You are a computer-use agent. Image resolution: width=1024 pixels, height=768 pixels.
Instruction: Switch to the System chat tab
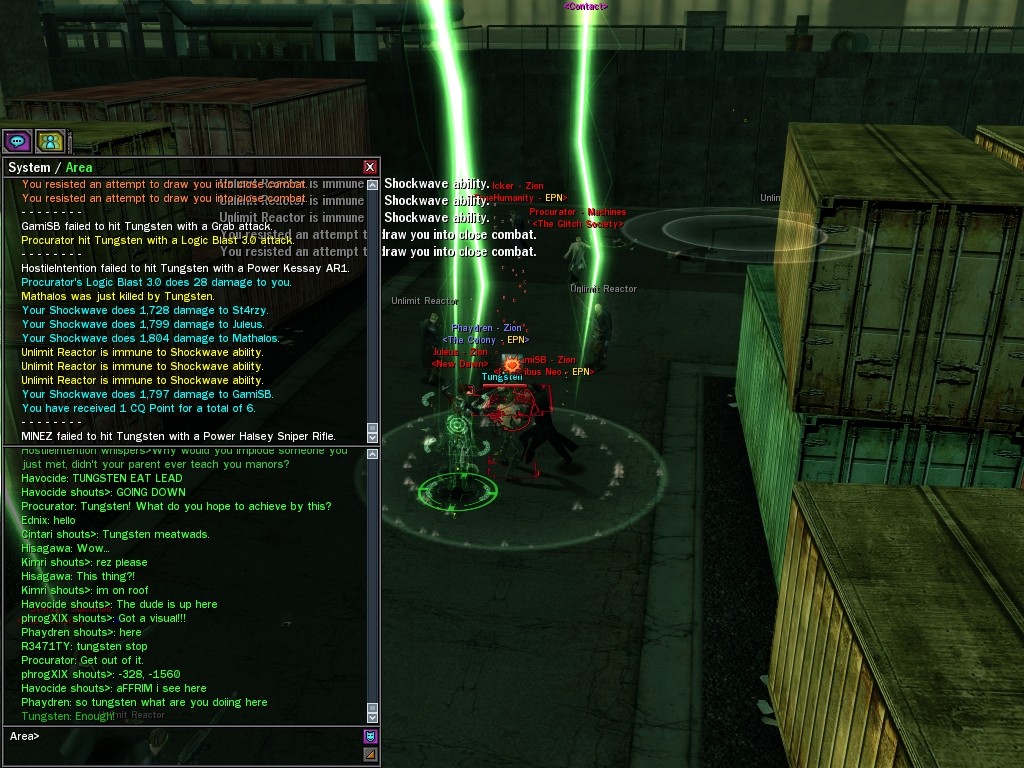click(28, 167)
